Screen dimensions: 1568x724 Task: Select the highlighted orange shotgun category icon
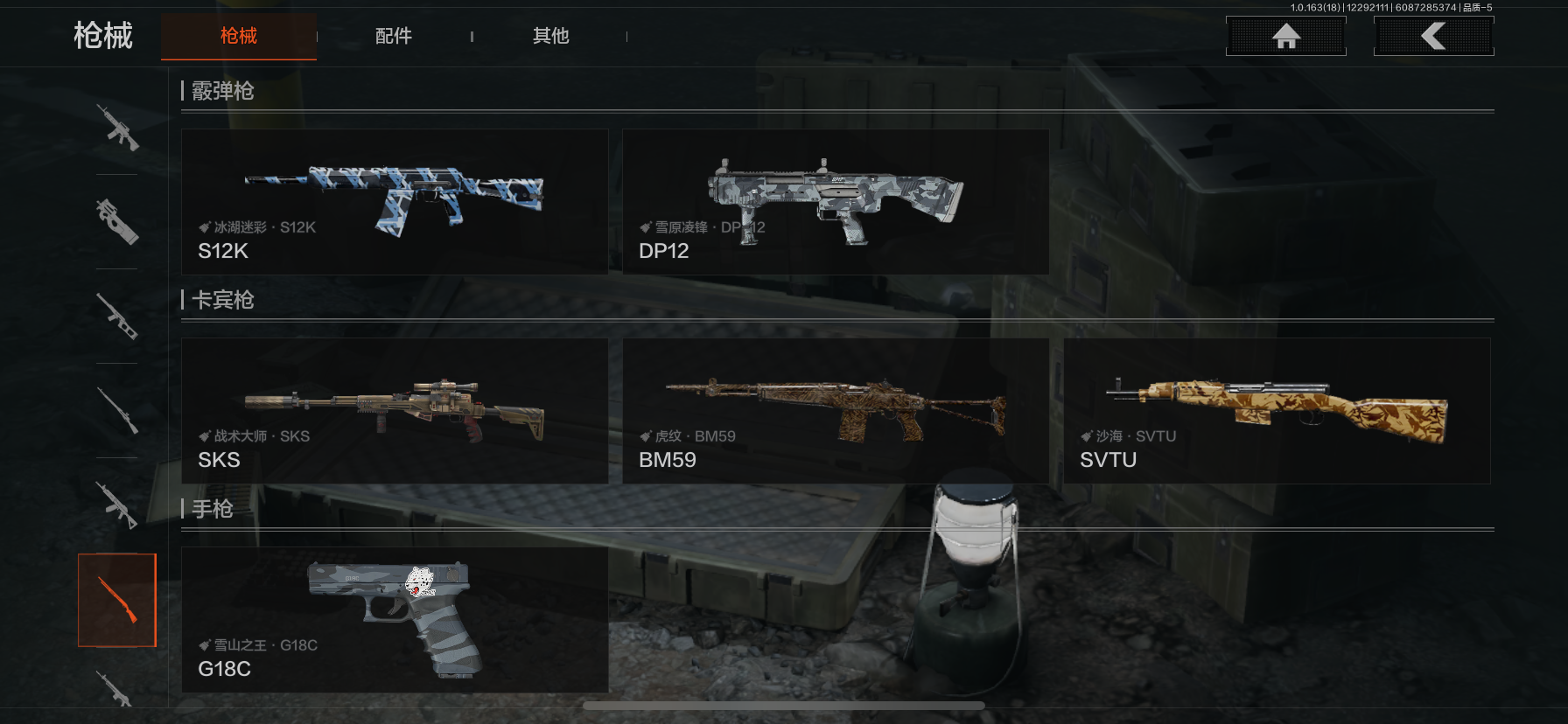[x=117, y=600]
